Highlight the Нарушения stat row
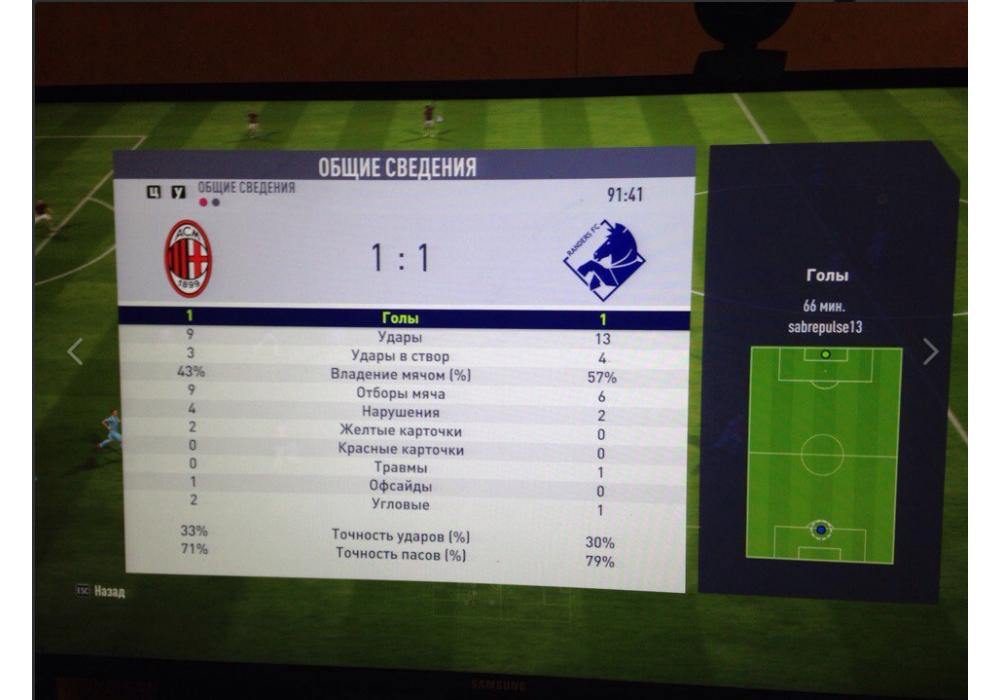1000x700 pixels. coord(400,412)
